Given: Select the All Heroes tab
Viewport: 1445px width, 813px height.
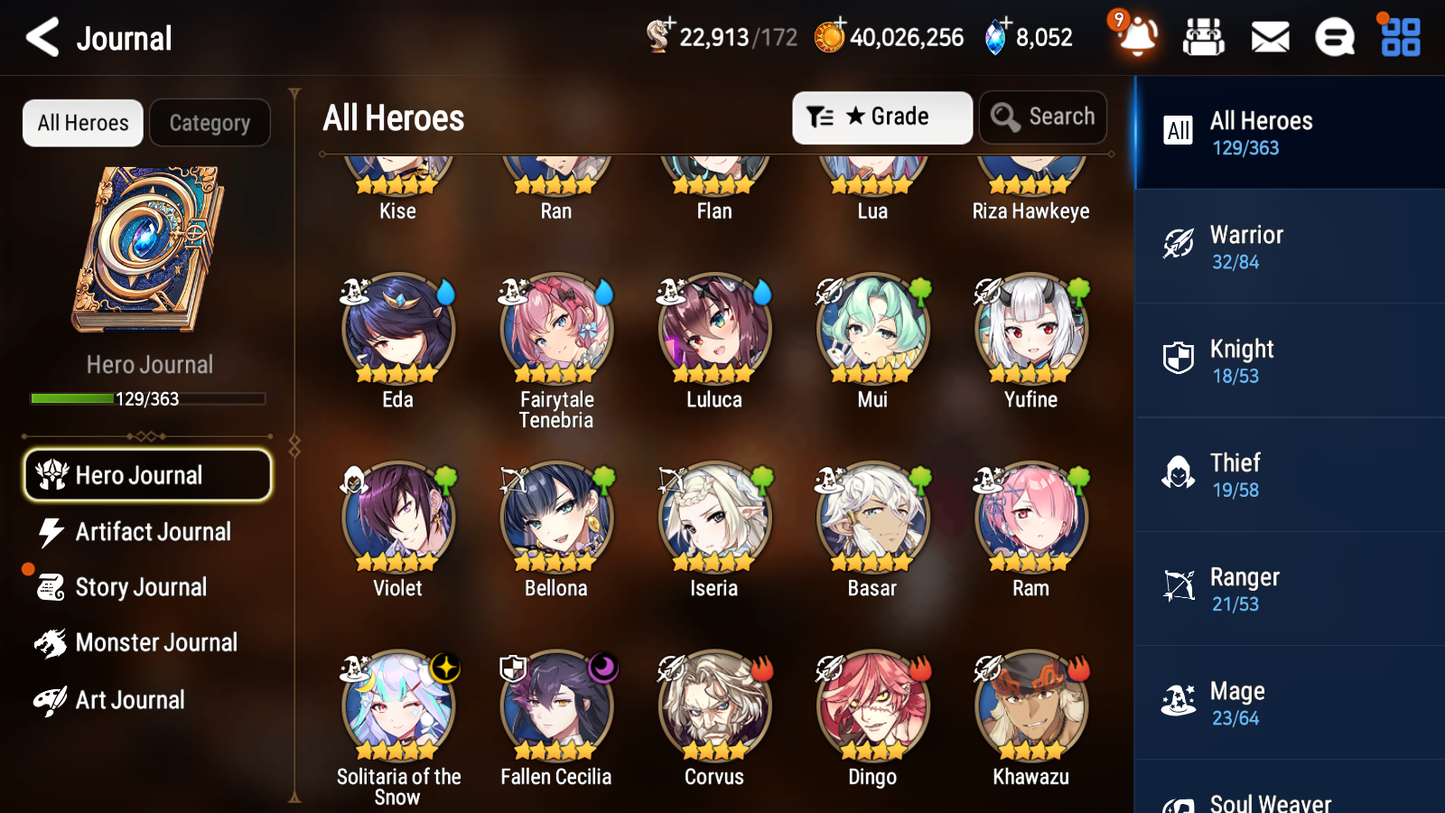Looking at the screenshot, I should pos(82,123).
